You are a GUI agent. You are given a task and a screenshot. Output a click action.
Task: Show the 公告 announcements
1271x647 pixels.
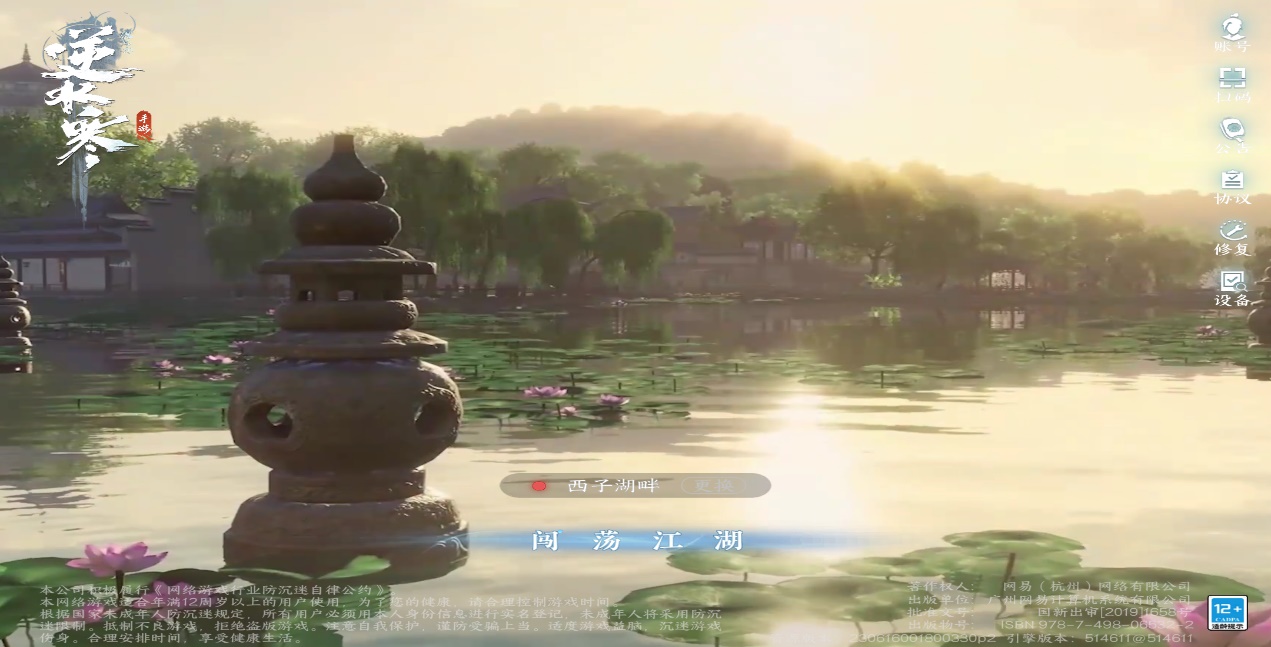coord(1232,135)
